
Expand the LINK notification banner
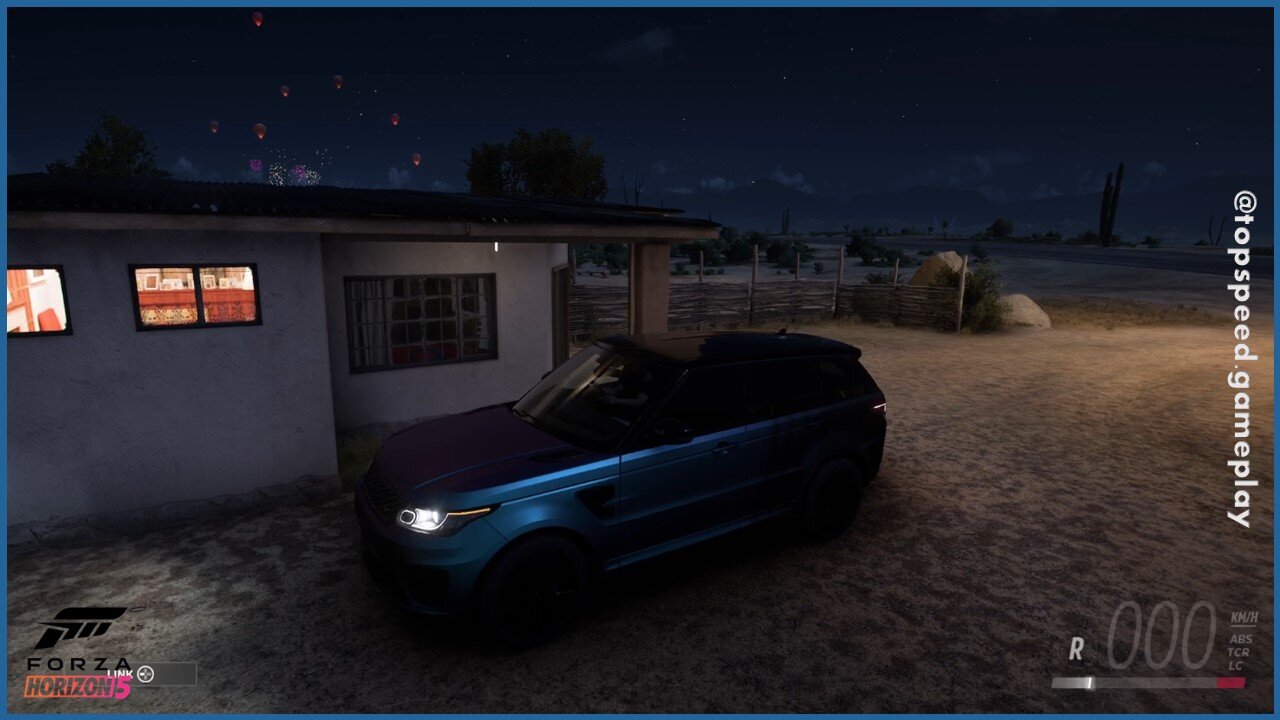(x=165, y=674)
